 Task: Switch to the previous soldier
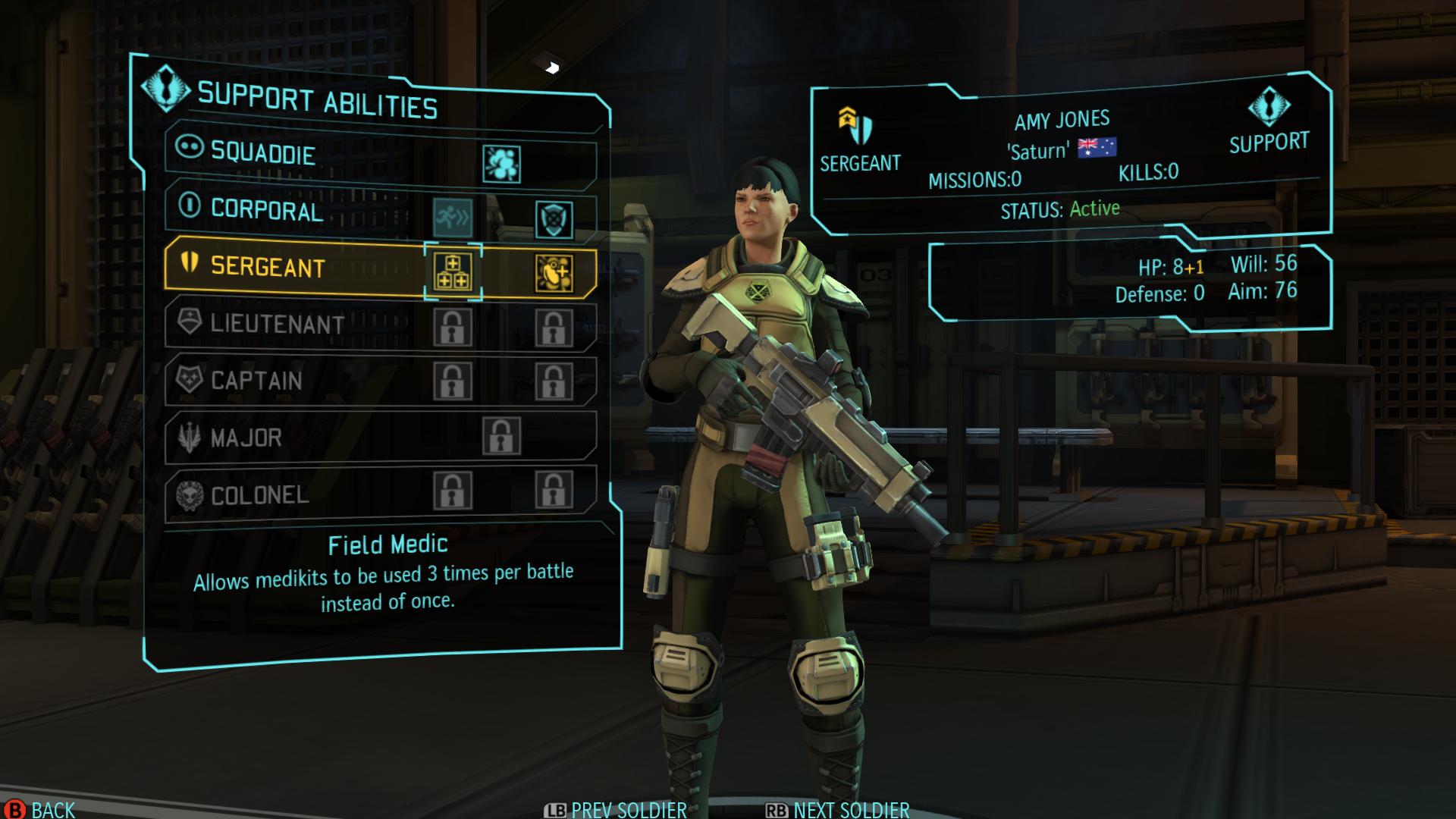628,811
